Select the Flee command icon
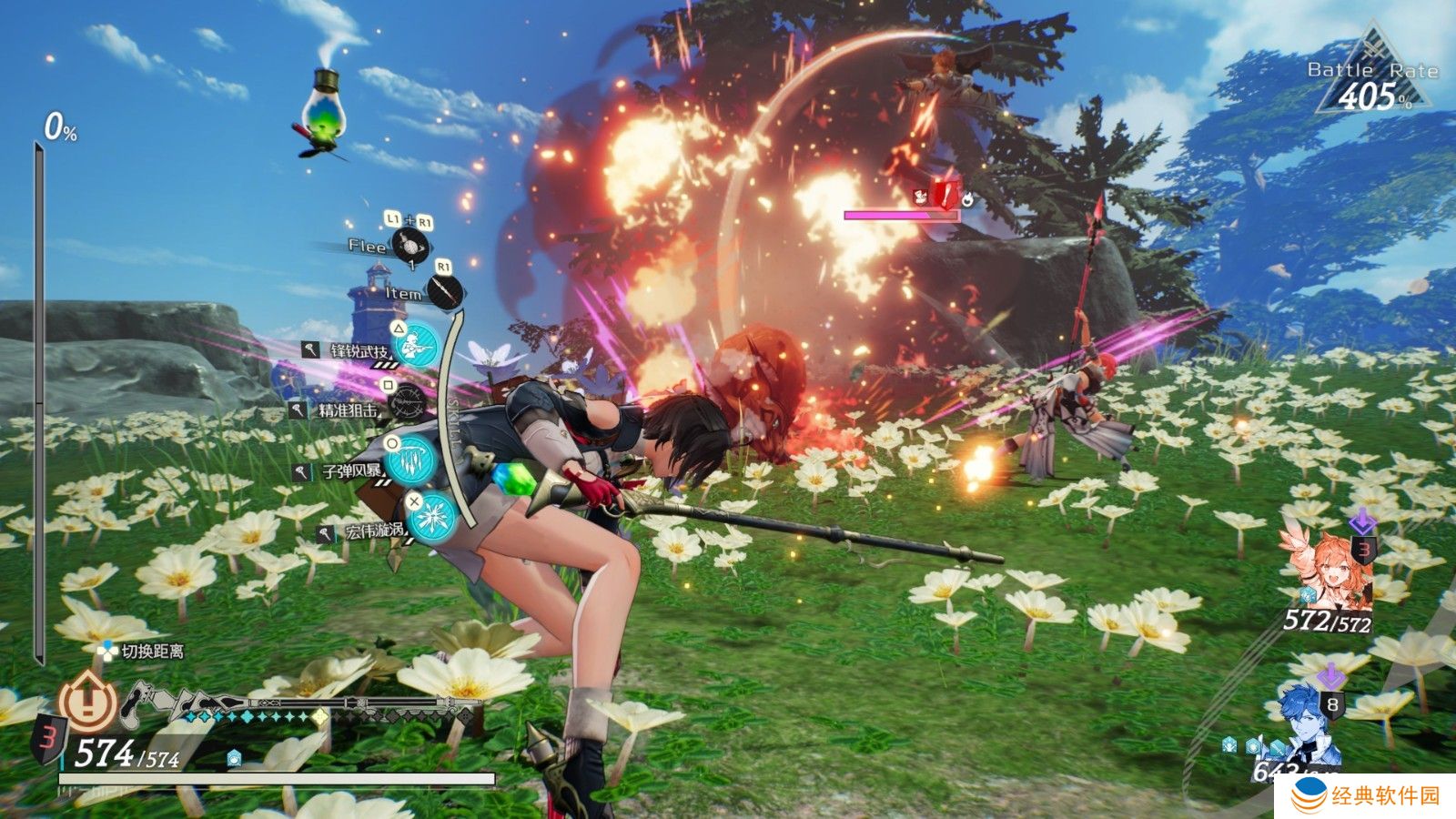This screenshot has width=1456, height=819. 409,246
